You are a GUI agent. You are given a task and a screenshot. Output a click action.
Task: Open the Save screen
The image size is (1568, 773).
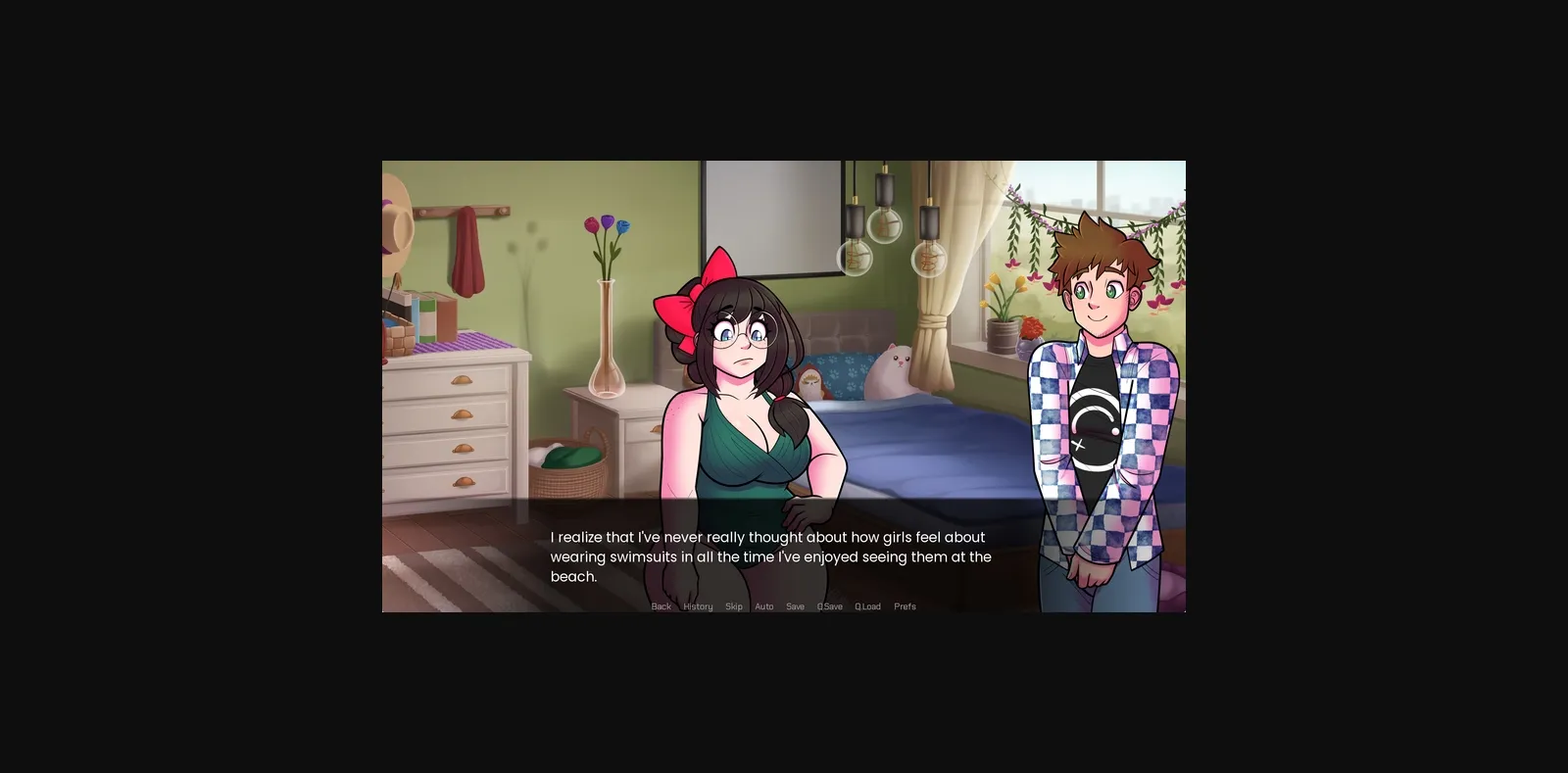click(x=795, y=605)
